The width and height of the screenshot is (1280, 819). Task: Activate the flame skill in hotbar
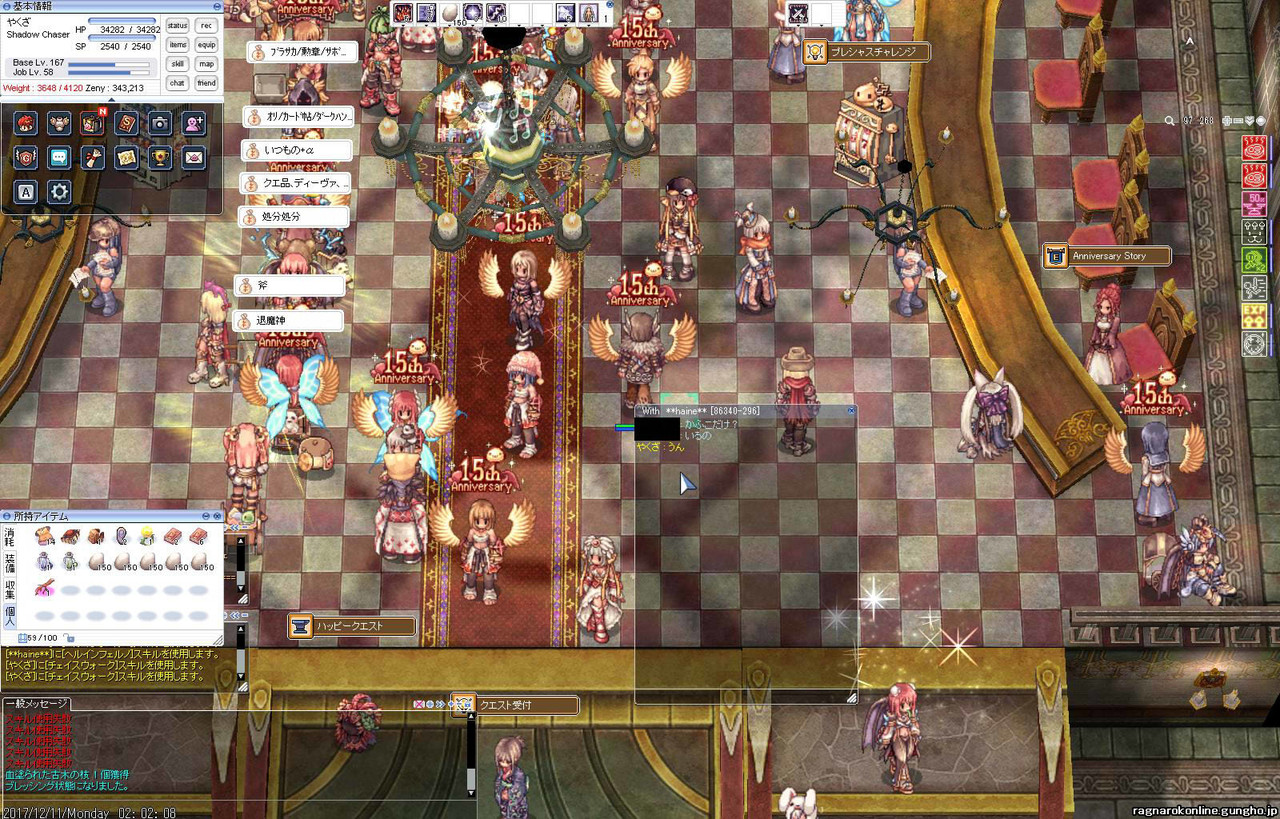(402, 13)
